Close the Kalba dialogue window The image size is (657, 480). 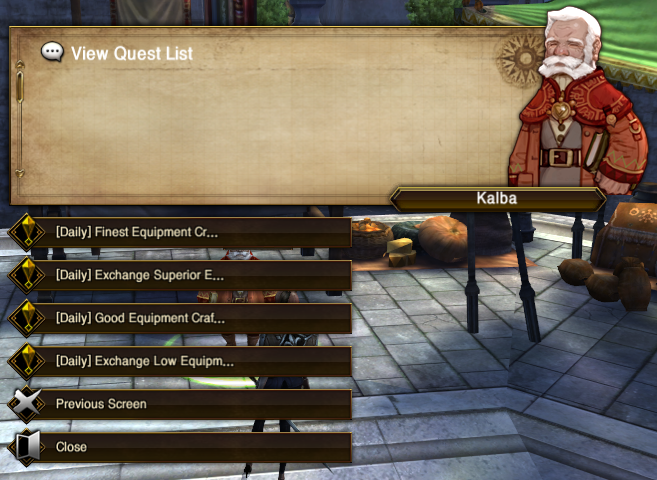point(180,447)
